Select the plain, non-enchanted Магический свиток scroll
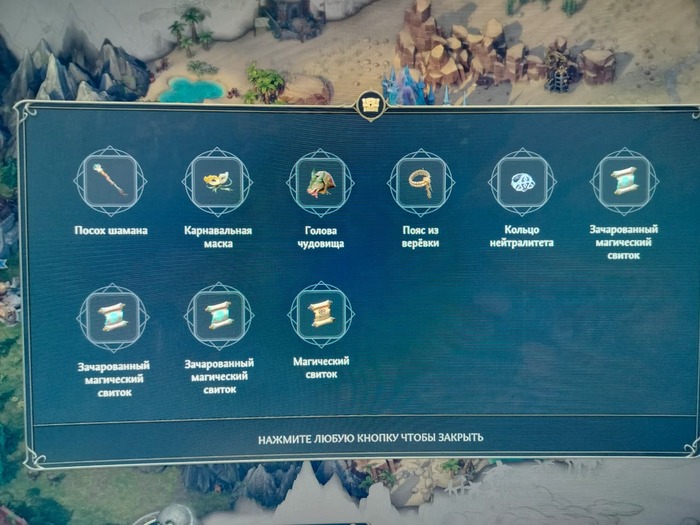 (x=321, y=315)
